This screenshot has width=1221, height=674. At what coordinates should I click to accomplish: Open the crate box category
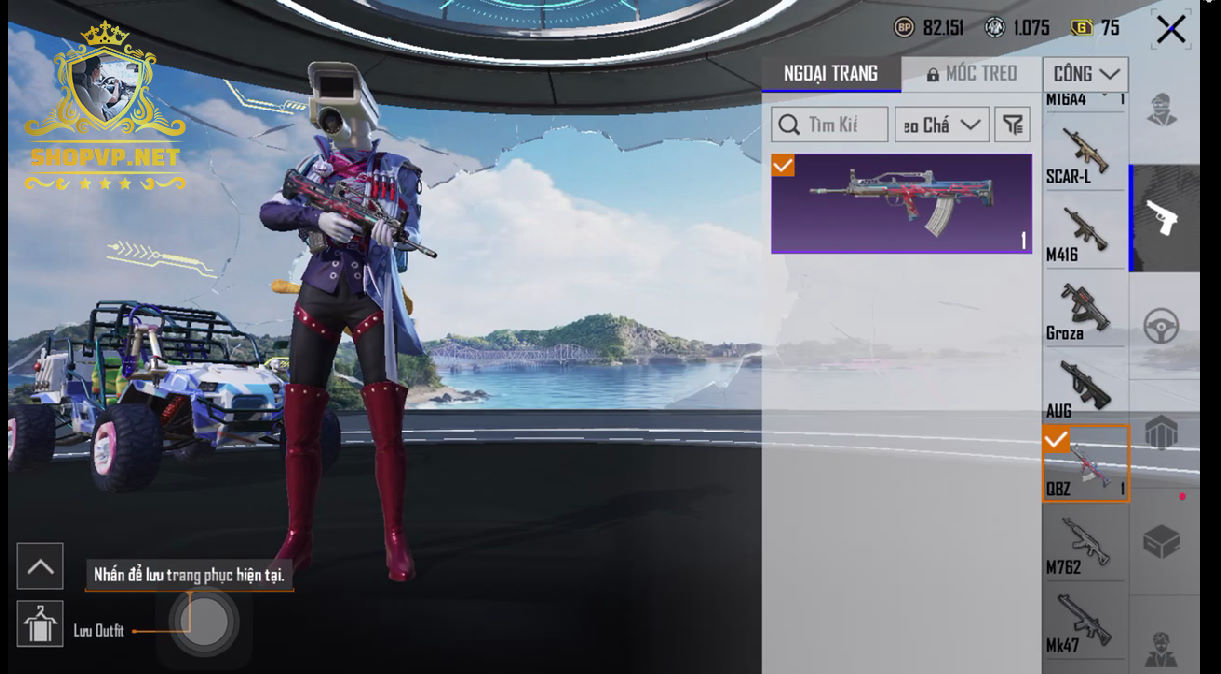tap(1162, 542)
